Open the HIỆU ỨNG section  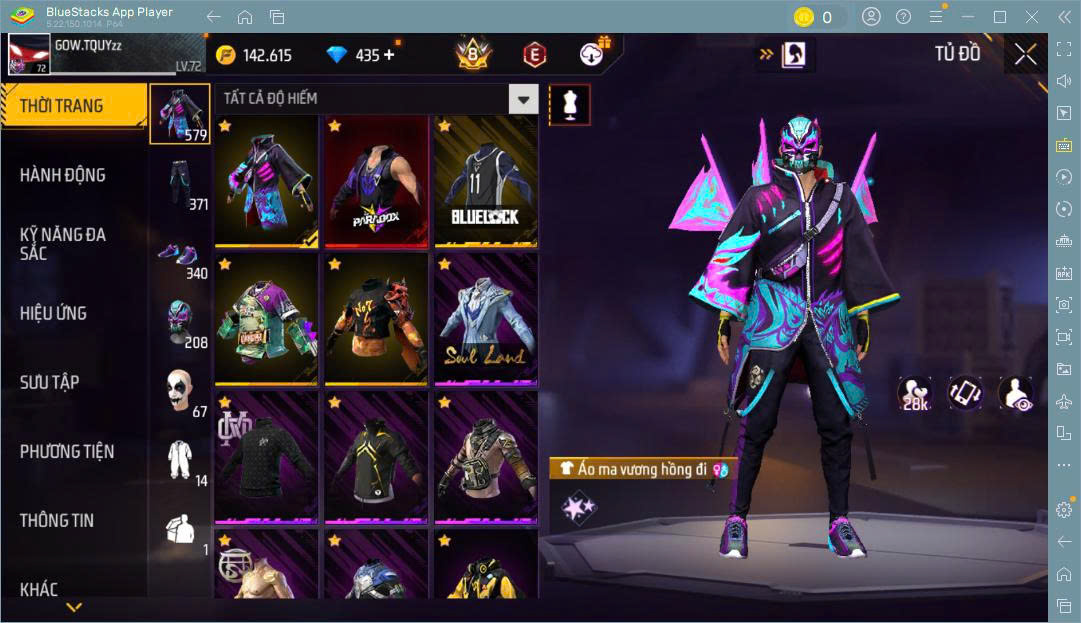[53, 313]
